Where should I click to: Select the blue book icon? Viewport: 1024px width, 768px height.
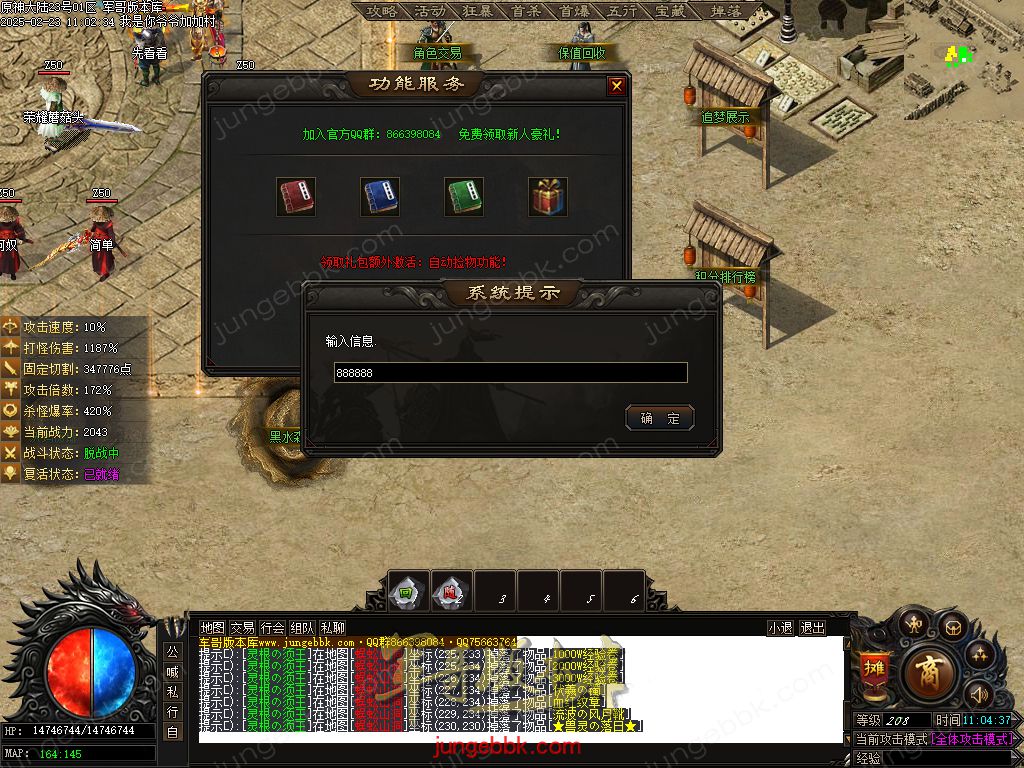tap(380, 197)
